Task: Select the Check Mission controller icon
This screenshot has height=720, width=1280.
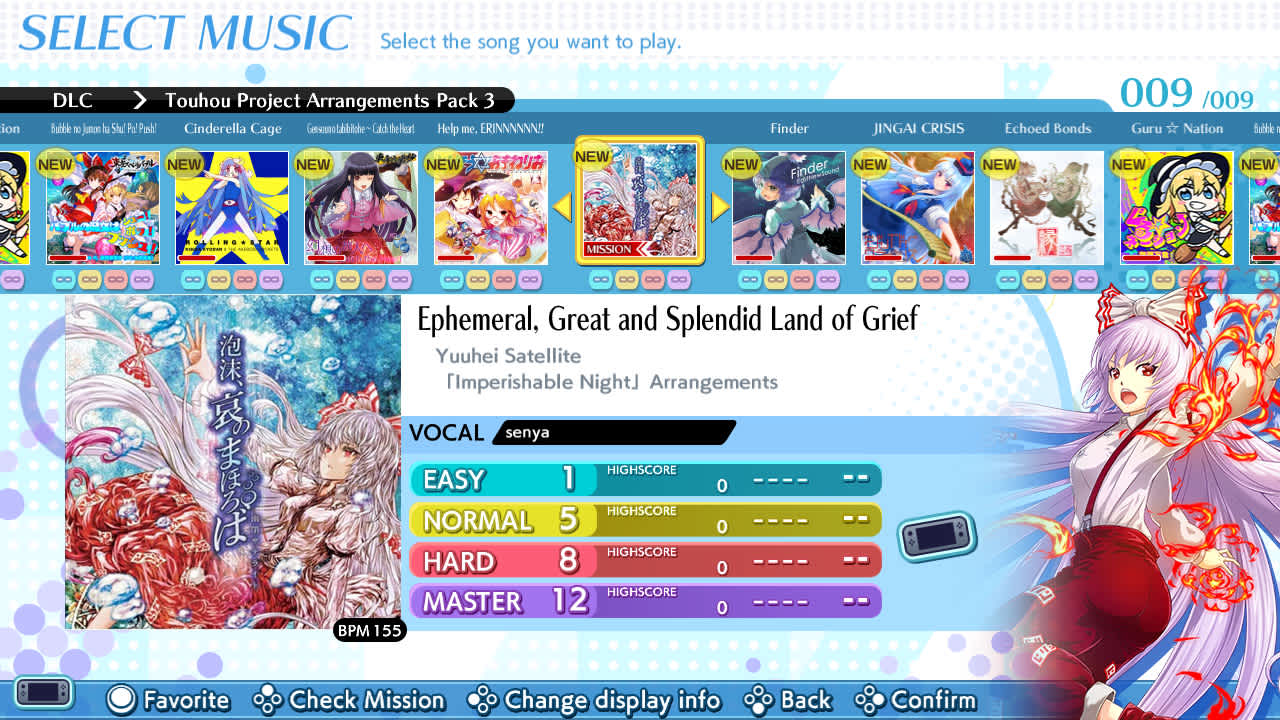Action: click(x=267, y=701)
